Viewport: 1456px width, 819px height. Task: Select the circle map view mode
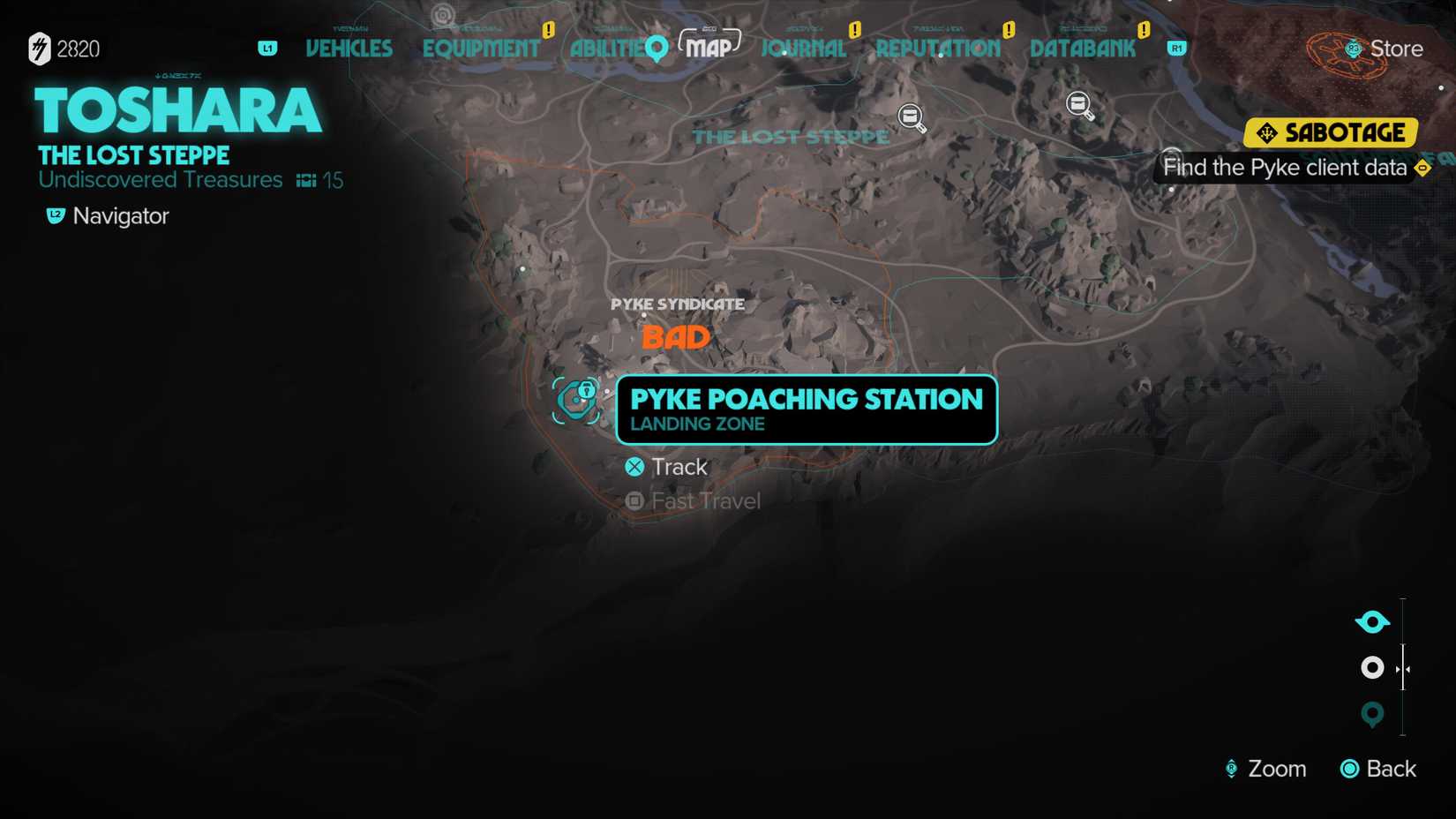pos(1372,668)
